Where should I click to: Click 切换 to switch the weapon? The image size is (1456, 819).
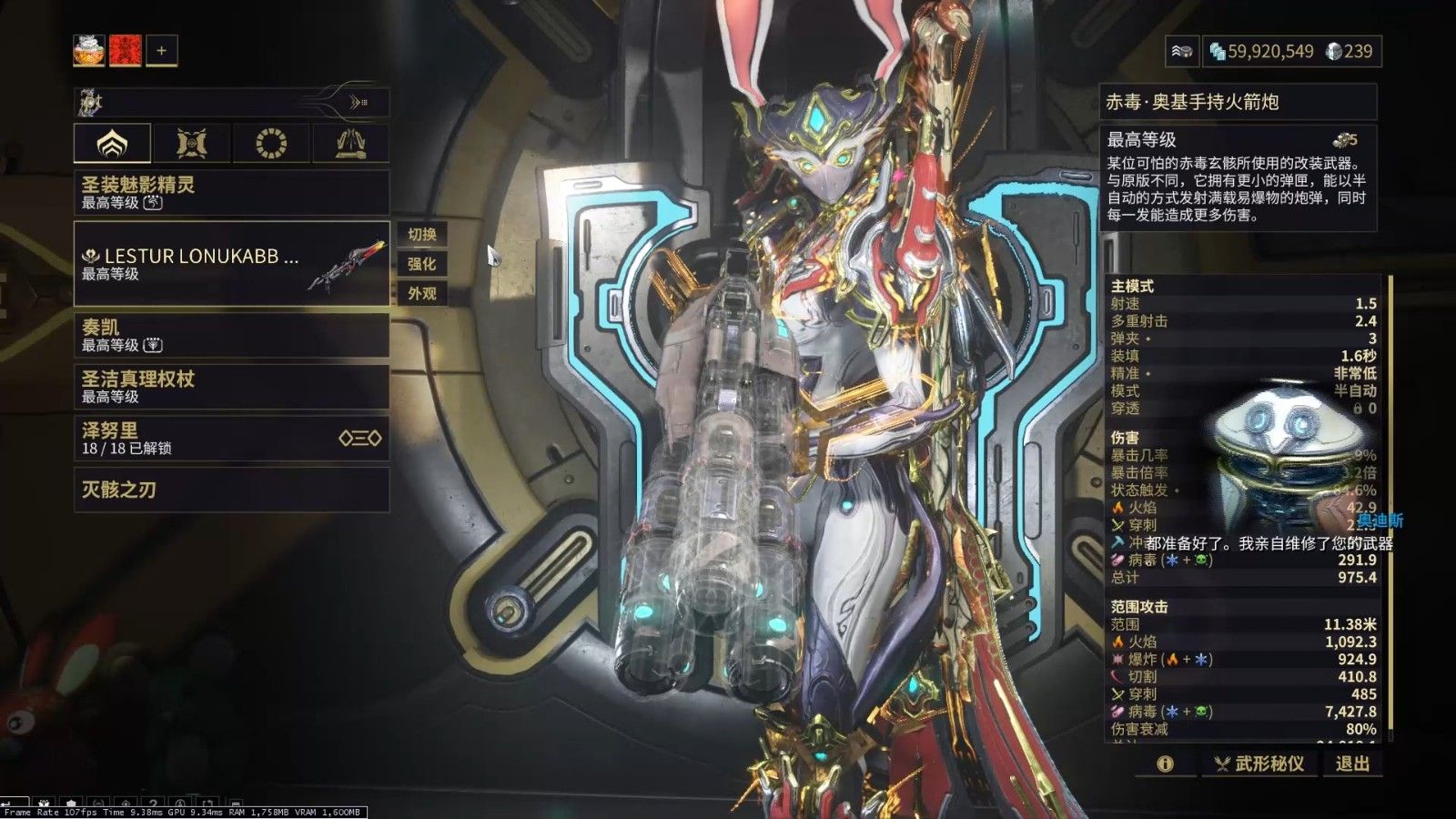[x=421, y=235]
